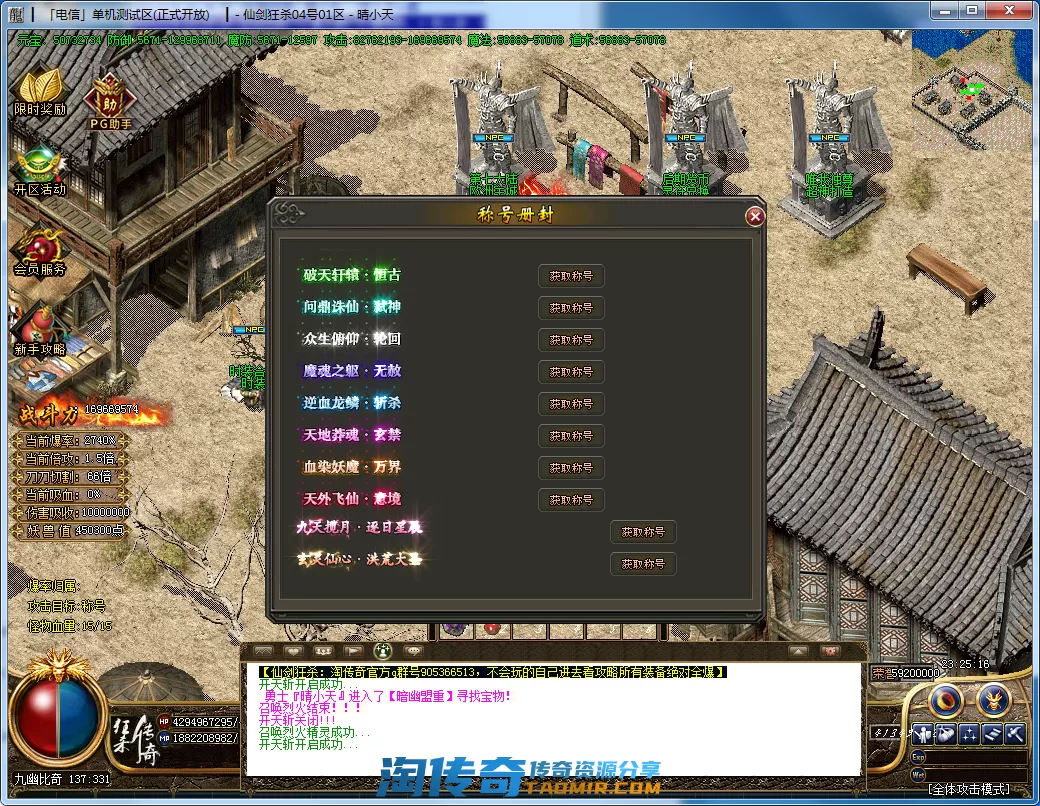Open the golden demon mask round button
The width and height of the screenshot is (1040, 806).
tap(993, 700)
